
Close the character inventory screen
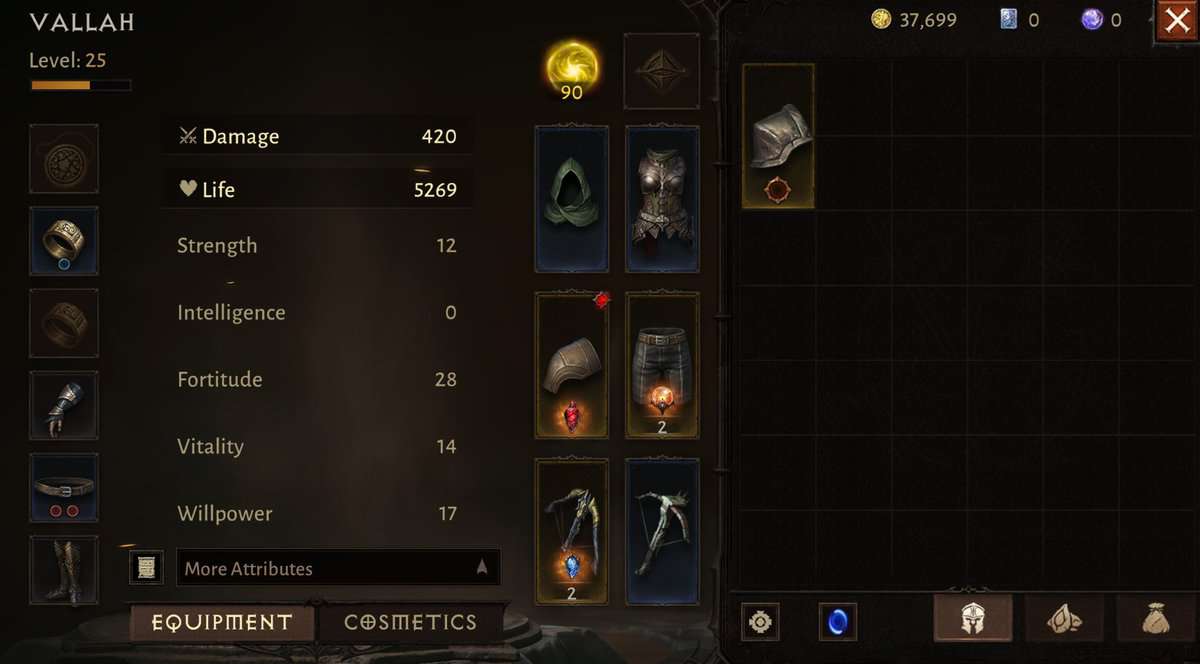(1177, 21)
